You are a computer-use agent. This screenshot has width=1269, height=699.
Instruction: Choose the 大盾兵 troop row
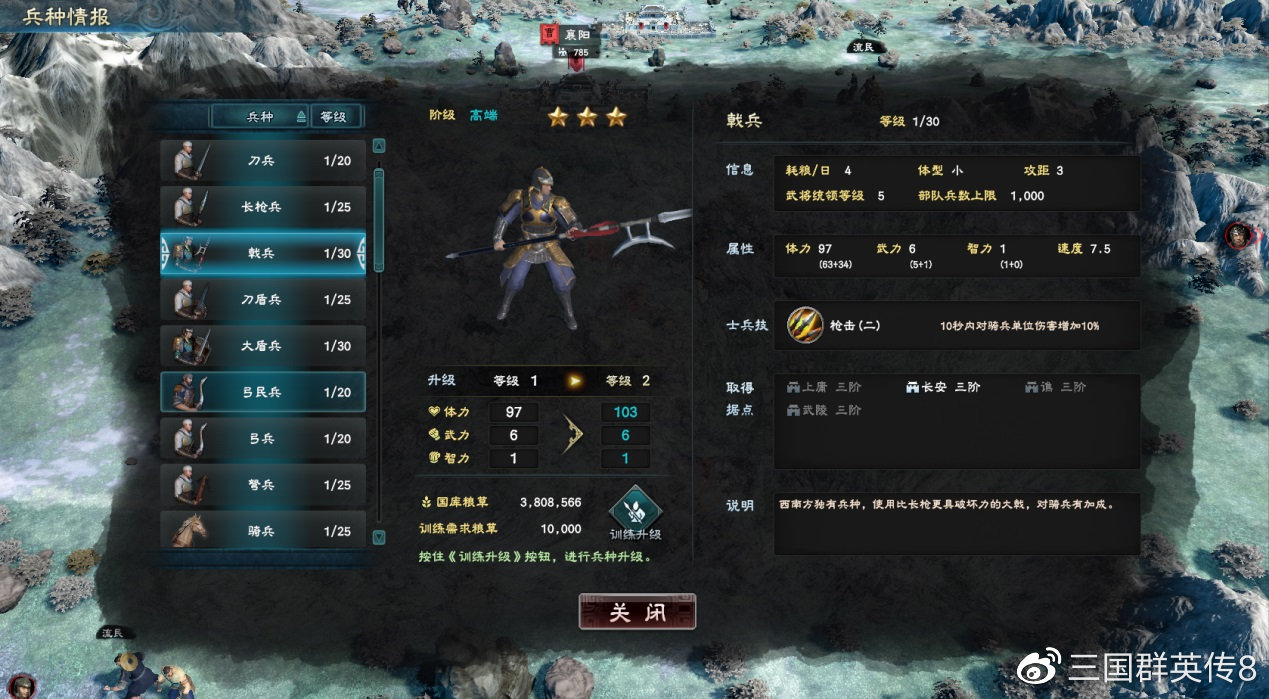coord(263,346)
